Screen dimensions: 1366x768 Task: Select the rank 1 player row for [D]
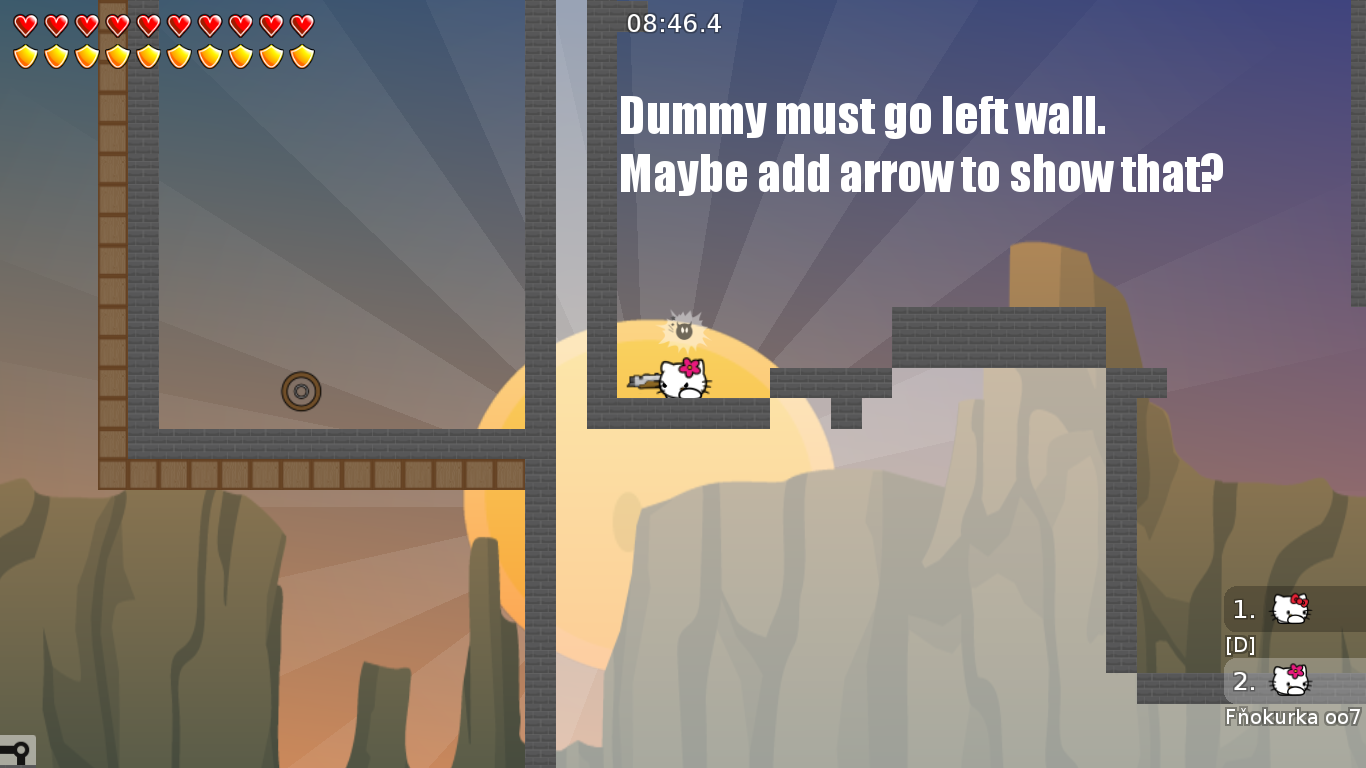coord(1293,609)
